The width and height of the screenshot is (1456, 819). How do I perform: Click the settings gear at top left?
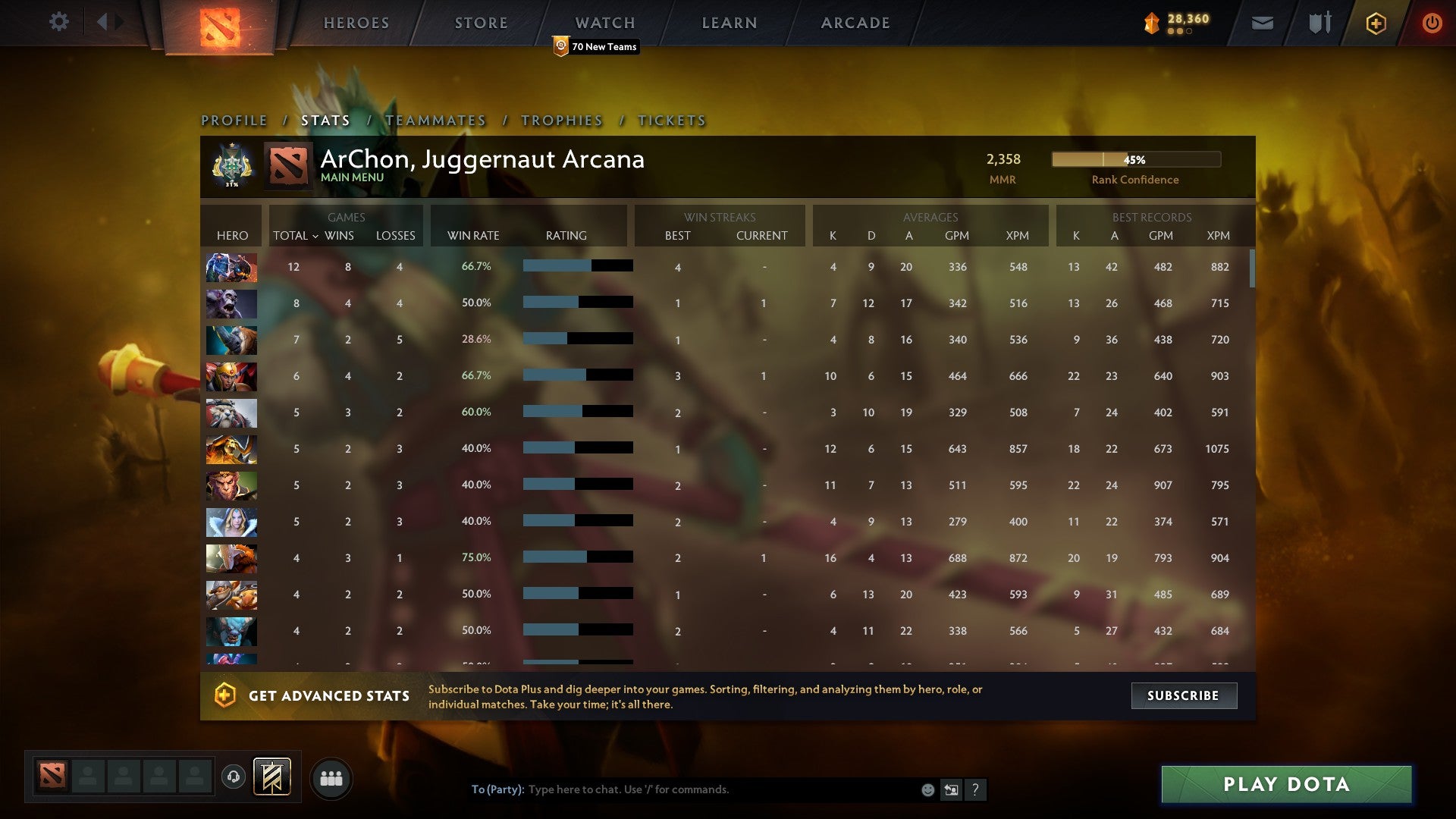(x=59, y=23)
